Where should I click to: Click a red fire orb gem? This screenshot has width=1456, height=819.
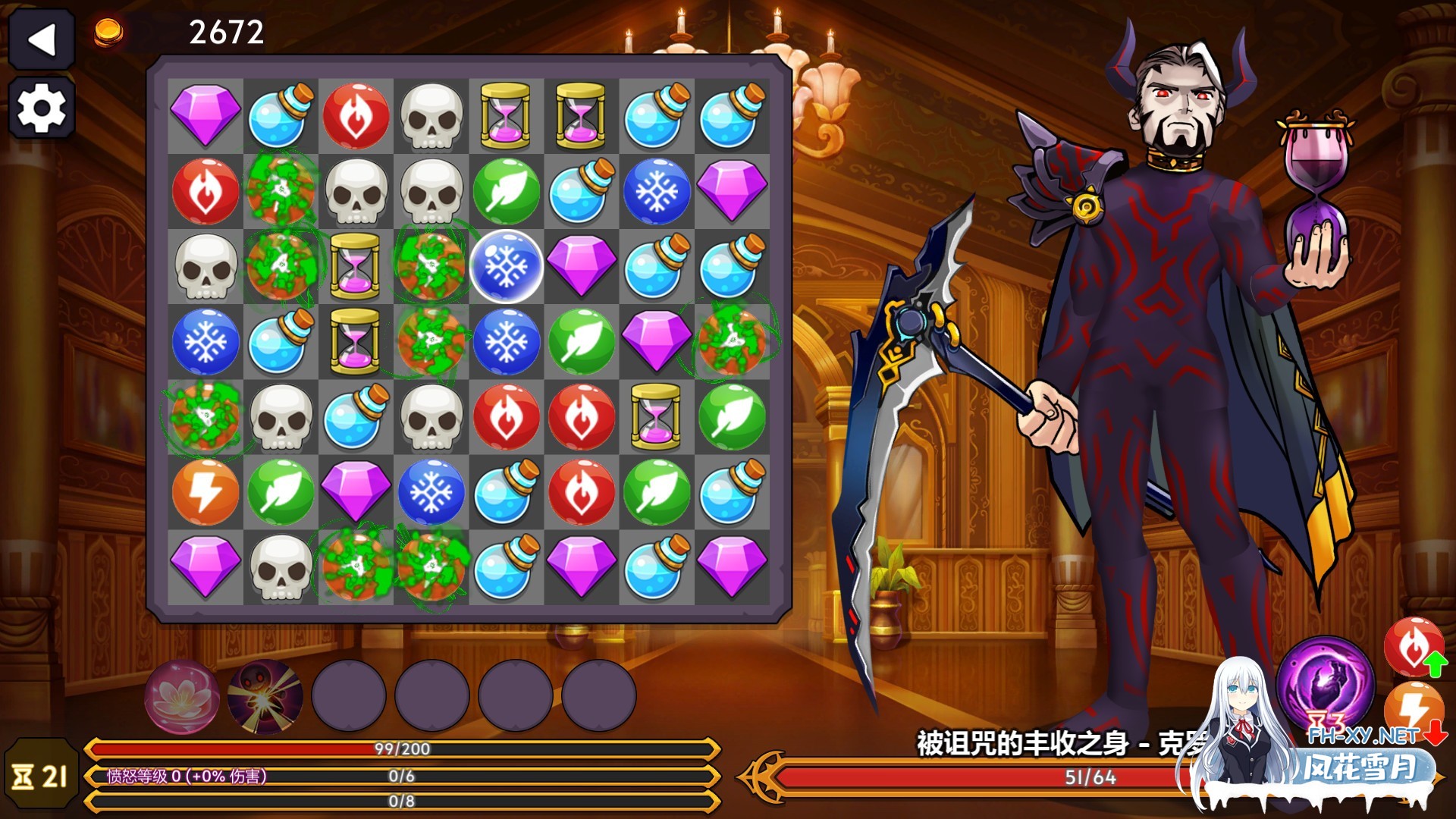click(356, 112)
